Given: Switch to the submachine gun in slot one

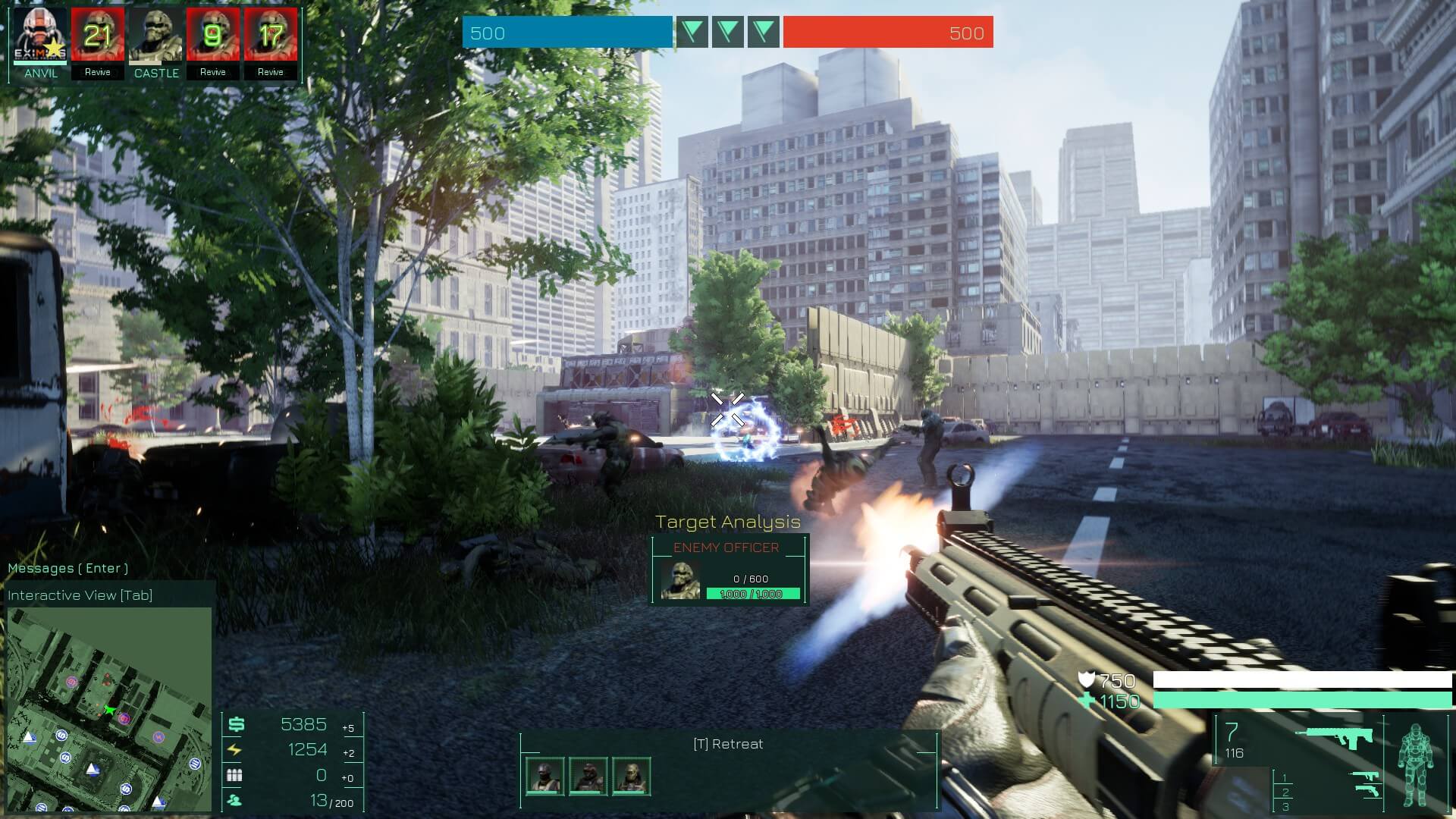Looking at the screenshot, I should (1364, 777).
